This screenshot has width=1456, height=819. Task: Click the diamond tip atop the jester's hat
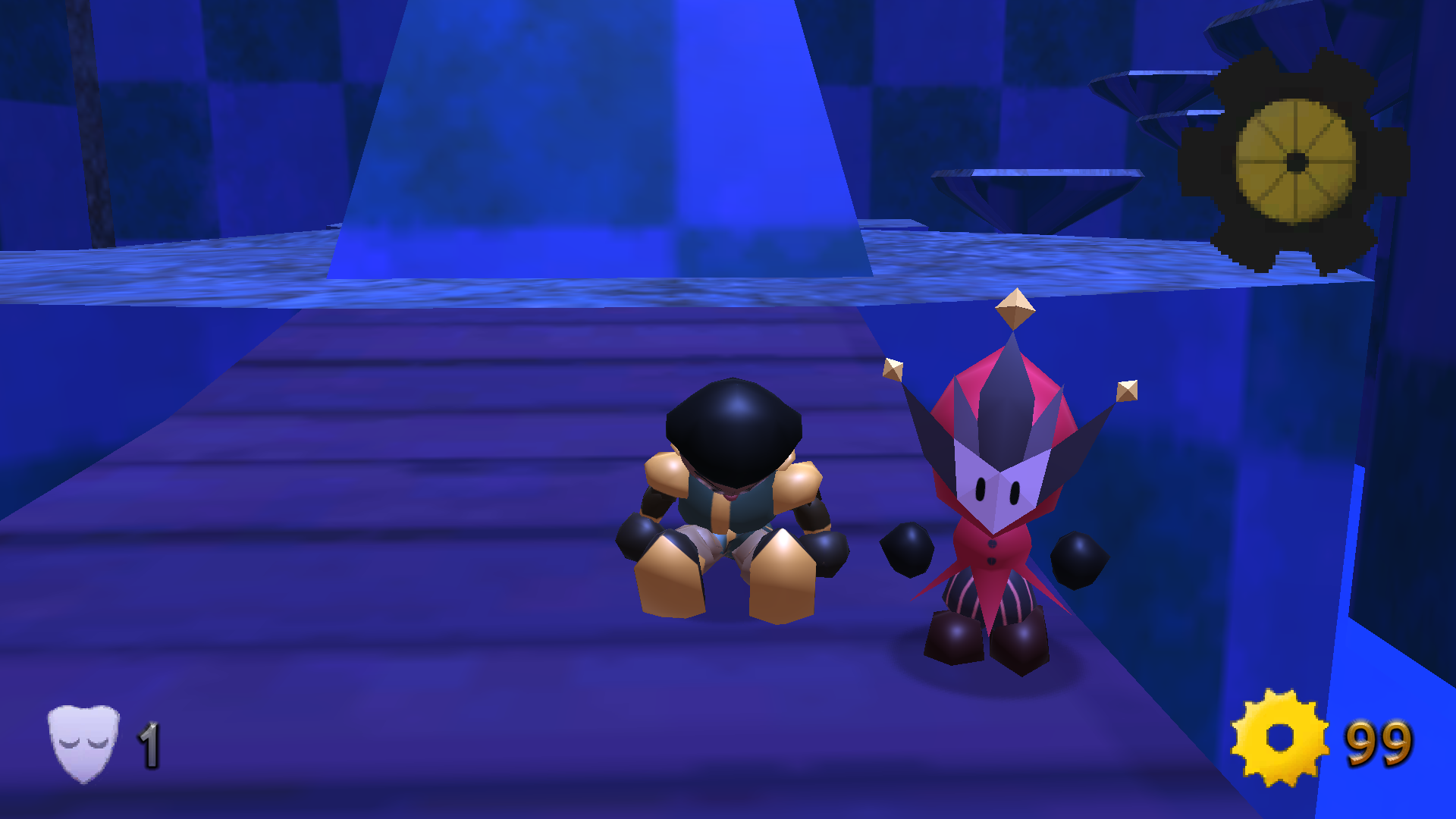coord(1016,309)
